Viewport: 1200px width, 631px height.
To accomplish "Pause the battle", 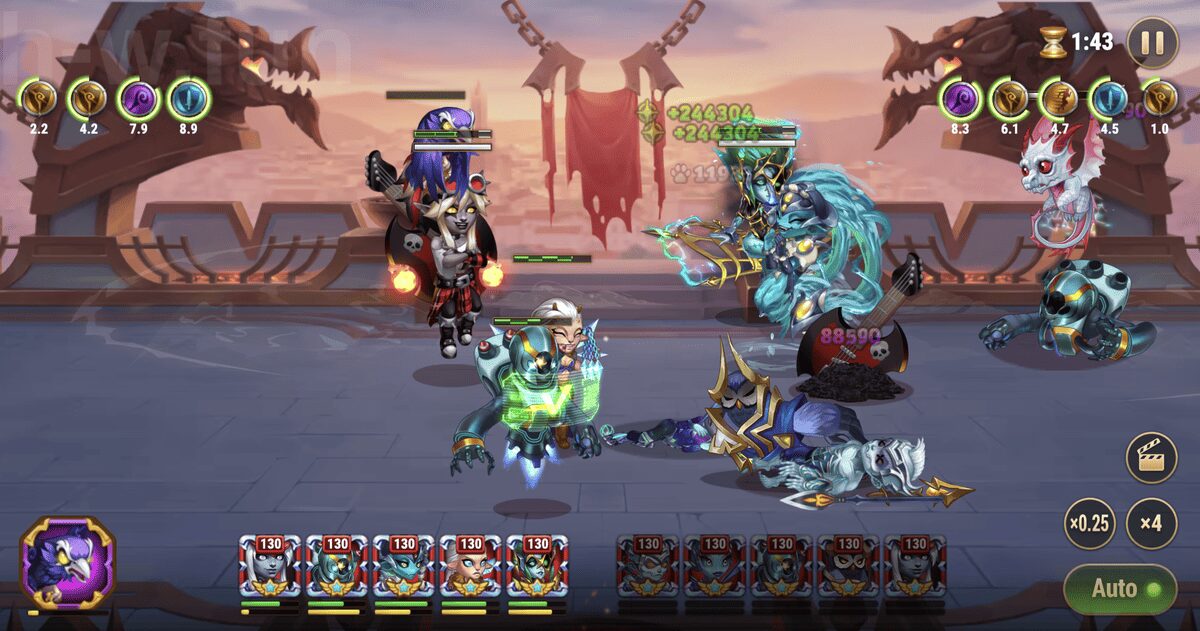I will coord(1152,42).
